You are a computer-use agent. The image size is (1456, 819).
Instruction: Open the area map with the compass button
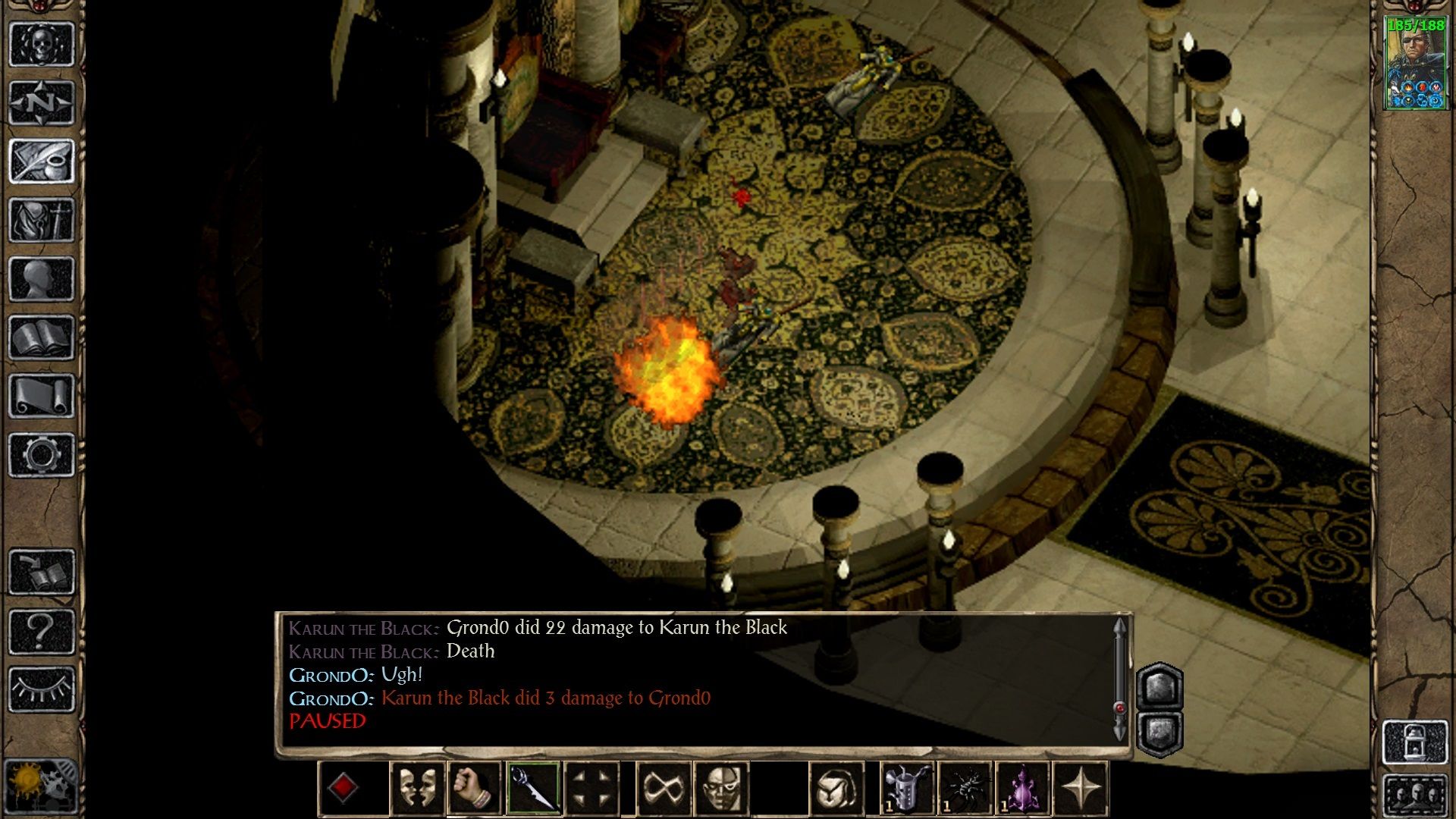(x=42, y=102)
